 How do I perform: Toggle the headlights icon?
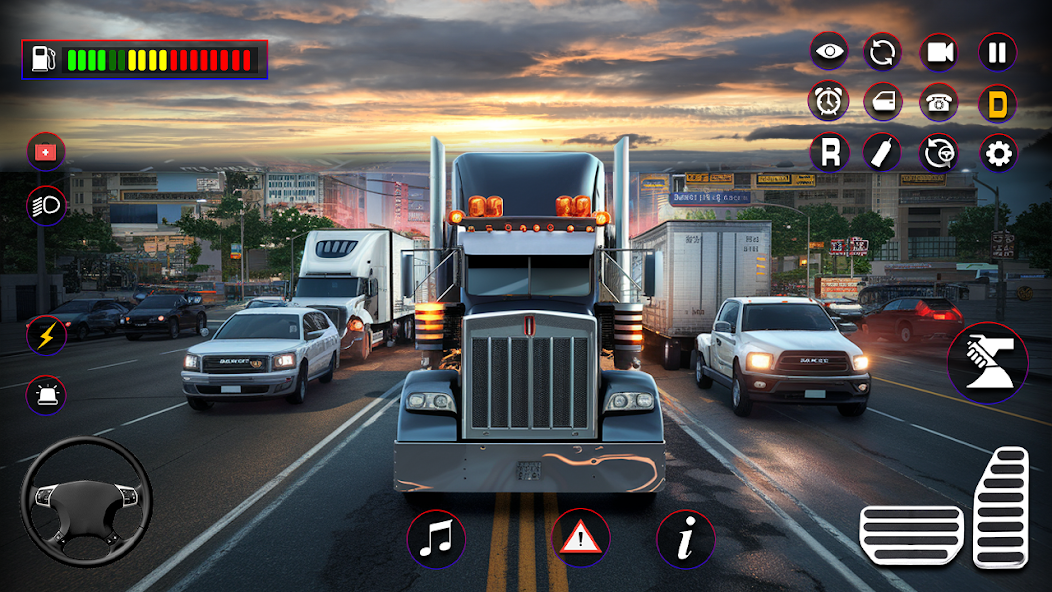click(x=46, y=205)
